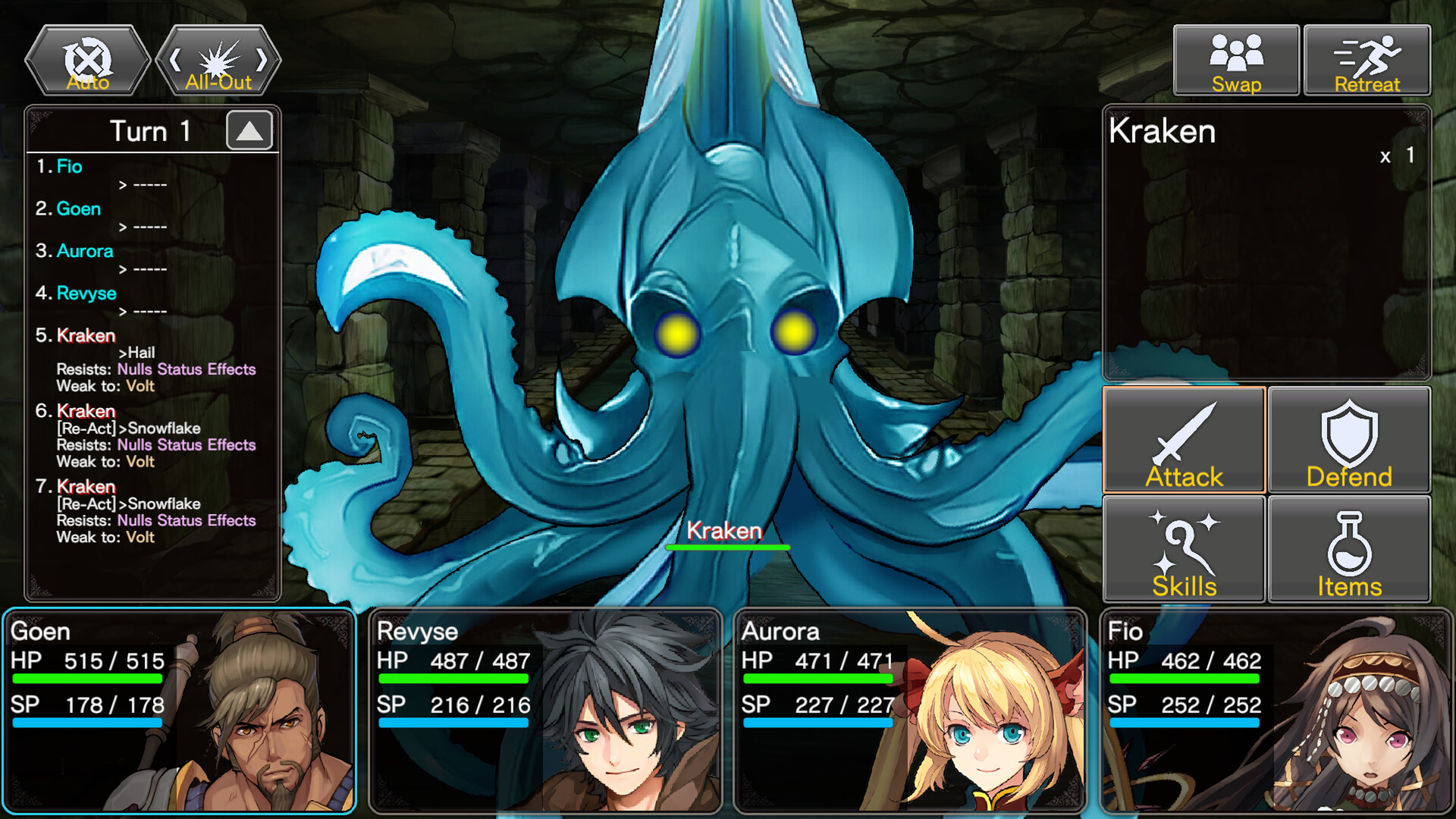Select Aurora in the turn order list
Screen dimensions: 1456x819
click(85, 251)
